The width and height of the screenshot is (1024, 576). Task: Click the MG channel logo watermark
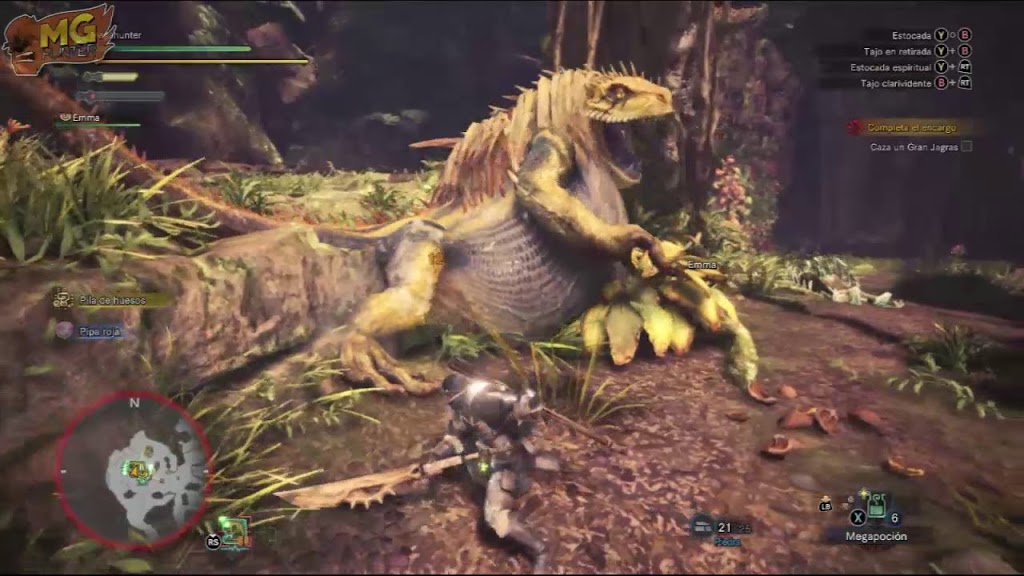coord(58,38)
